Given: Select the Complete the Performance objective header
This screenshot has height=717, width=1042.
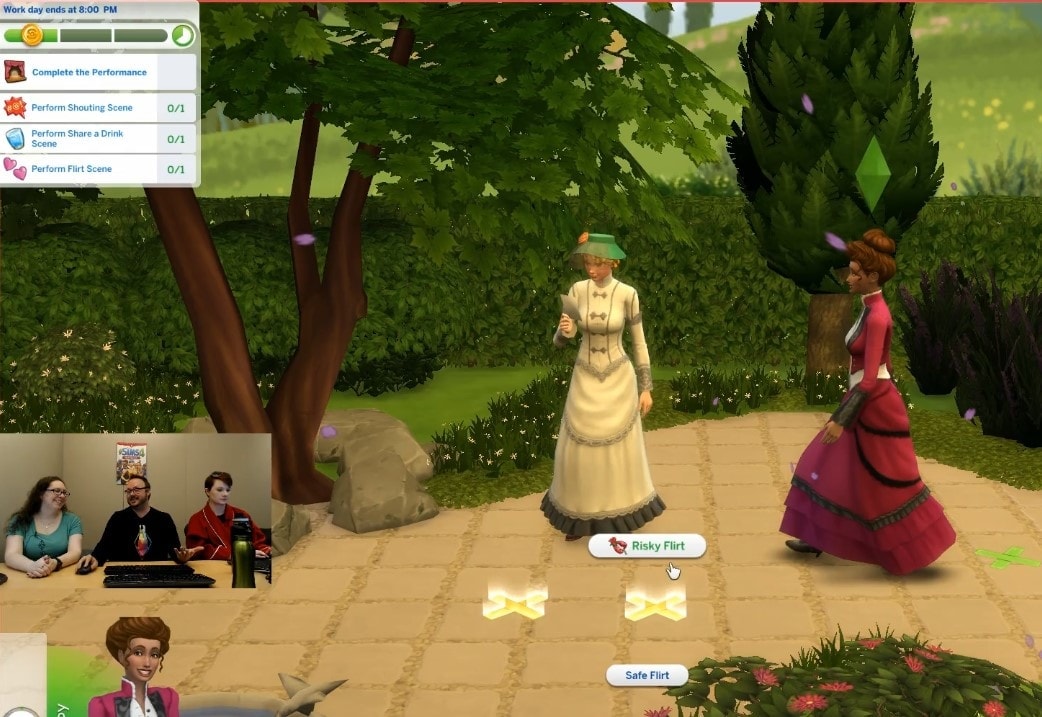Looking at the screenshot, I should [89, 73].
